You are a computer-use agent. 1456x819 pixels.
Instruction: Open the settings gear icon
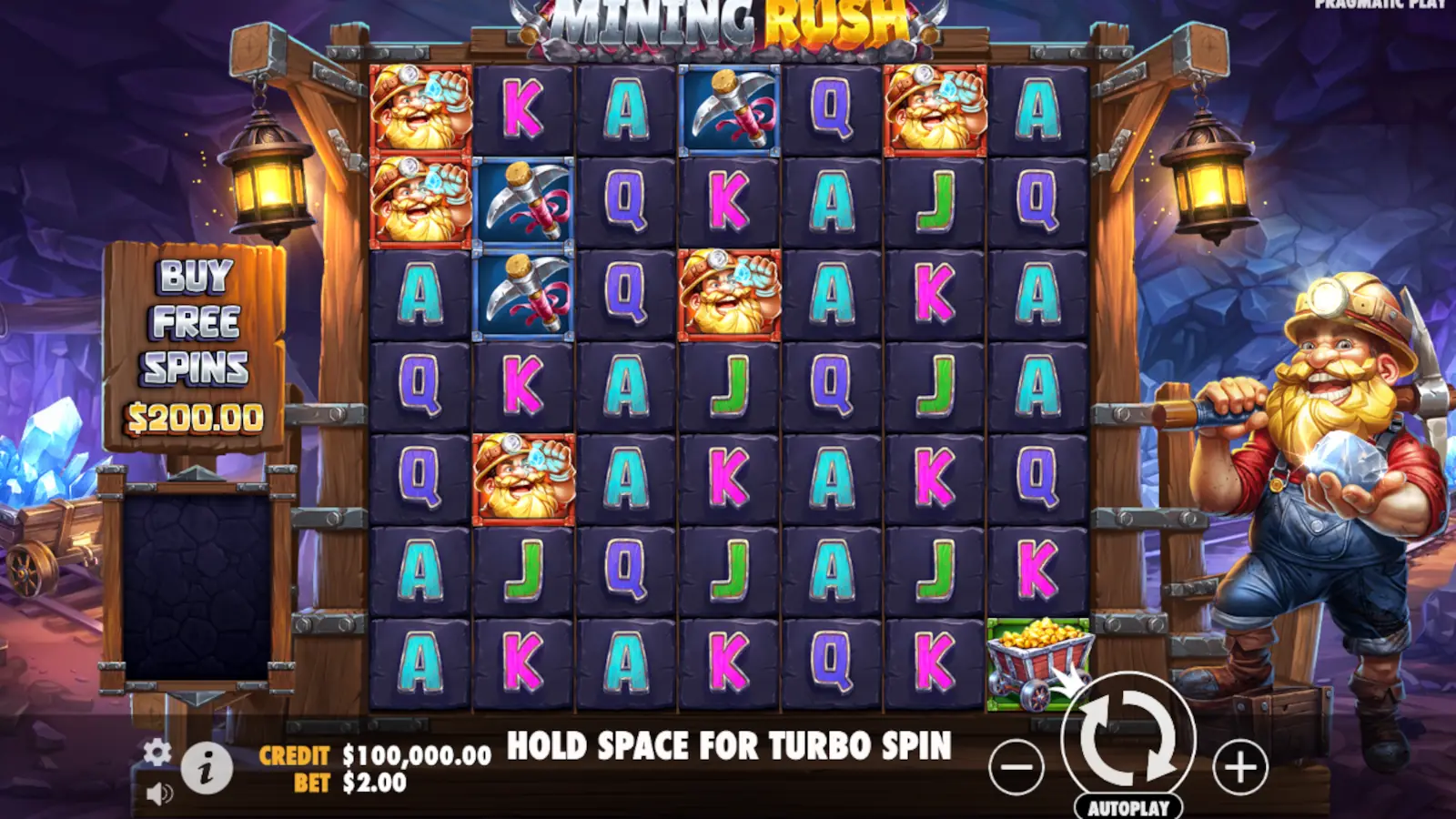pyautogui.click(x=157, y=753)
